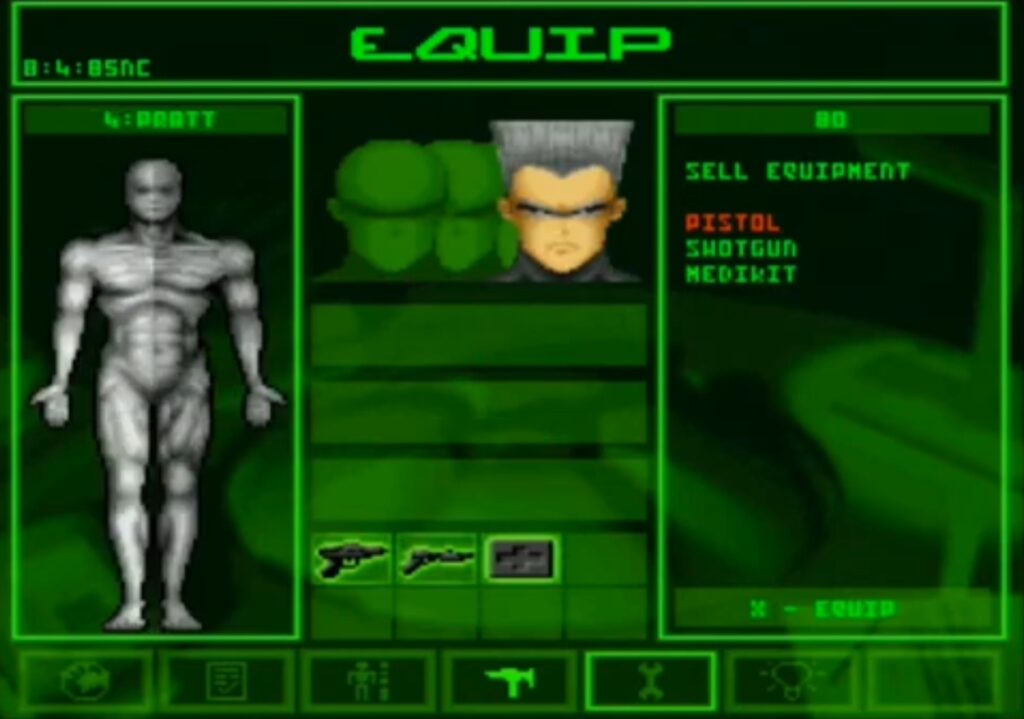The image size is (1024, 719).
Task: Open the gun icon equip screen
Action: [x=510, y=681]
